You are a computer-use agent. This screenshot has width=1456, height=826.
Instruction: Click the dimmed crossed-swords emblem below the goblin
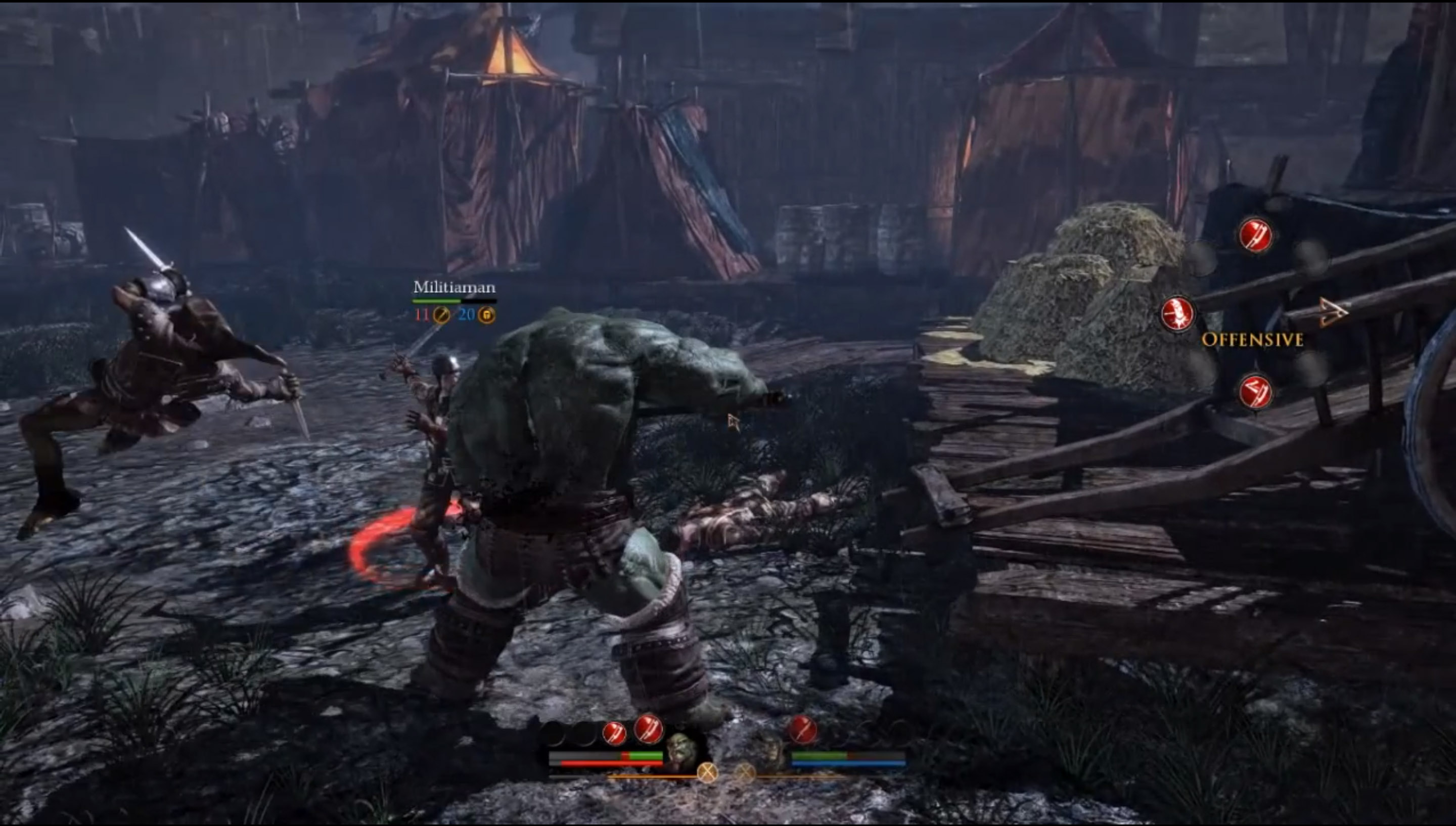pos(745,773)
